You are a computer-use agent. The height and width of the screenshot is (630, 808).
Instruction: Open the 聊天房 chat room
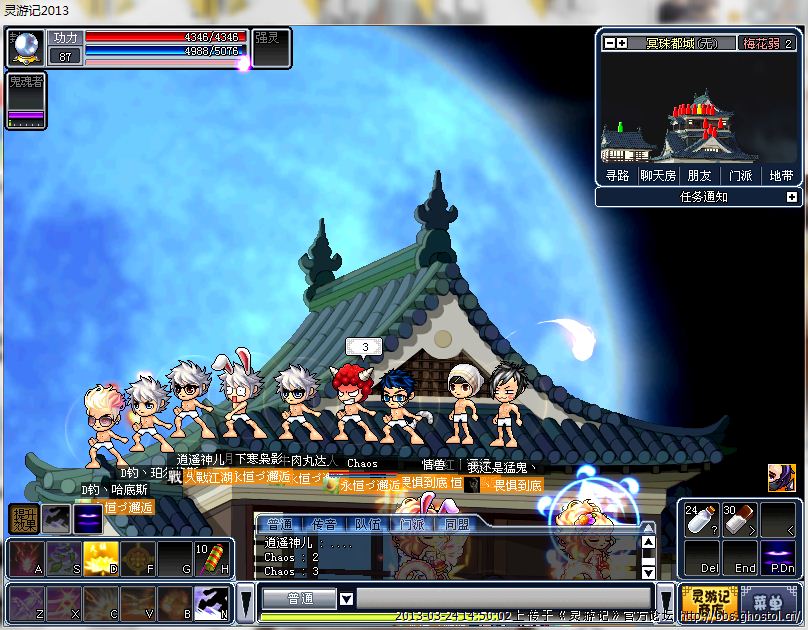[x=658, y=175]
